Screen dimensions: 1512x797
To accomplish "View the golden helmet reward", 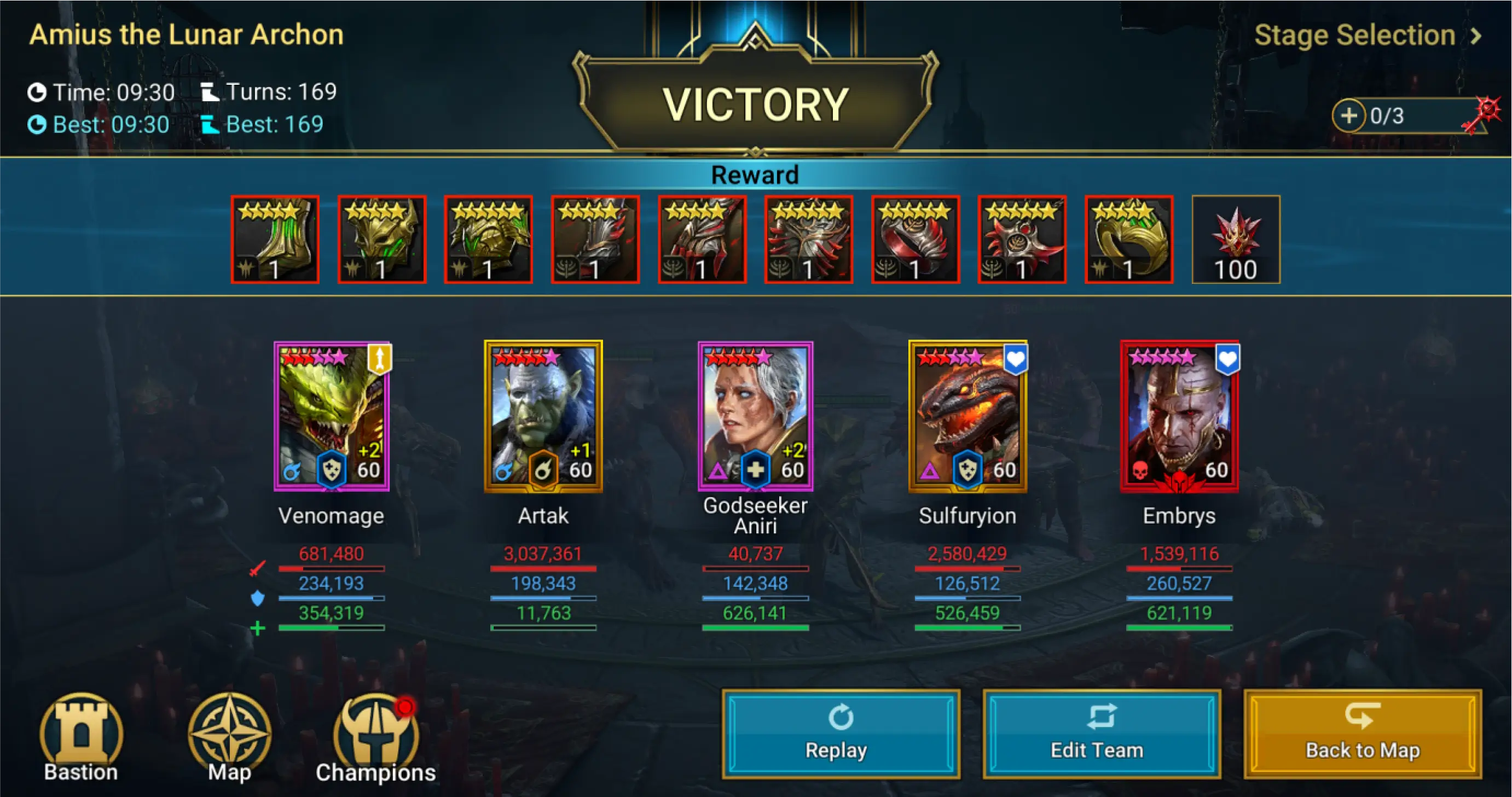I will point(382,240).
